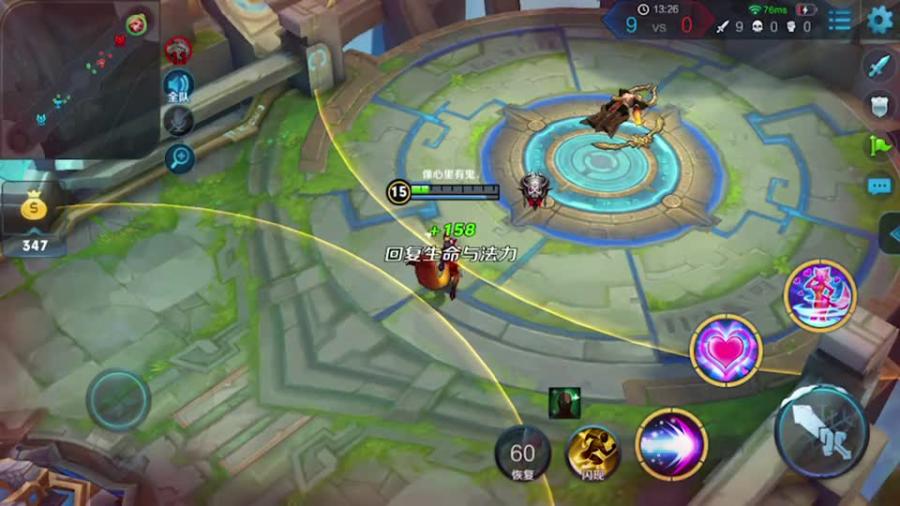Click the magnifier map zoom button

[x=179, y=157]
